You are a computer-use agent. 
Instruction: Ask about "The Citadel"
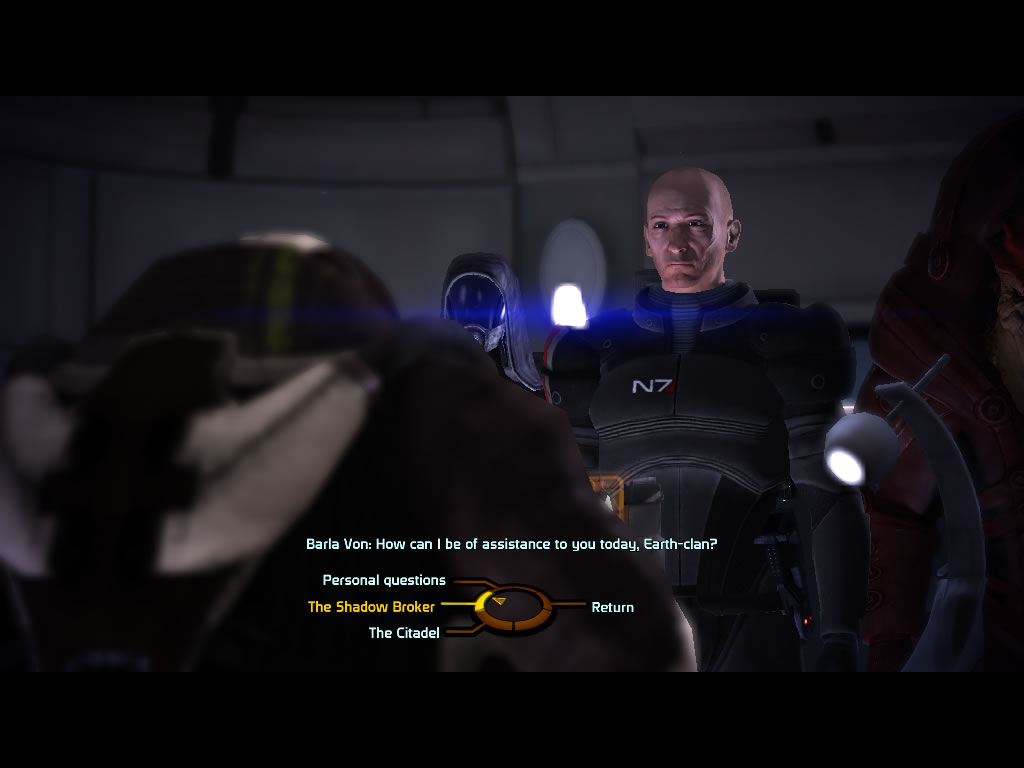(404, 633)
